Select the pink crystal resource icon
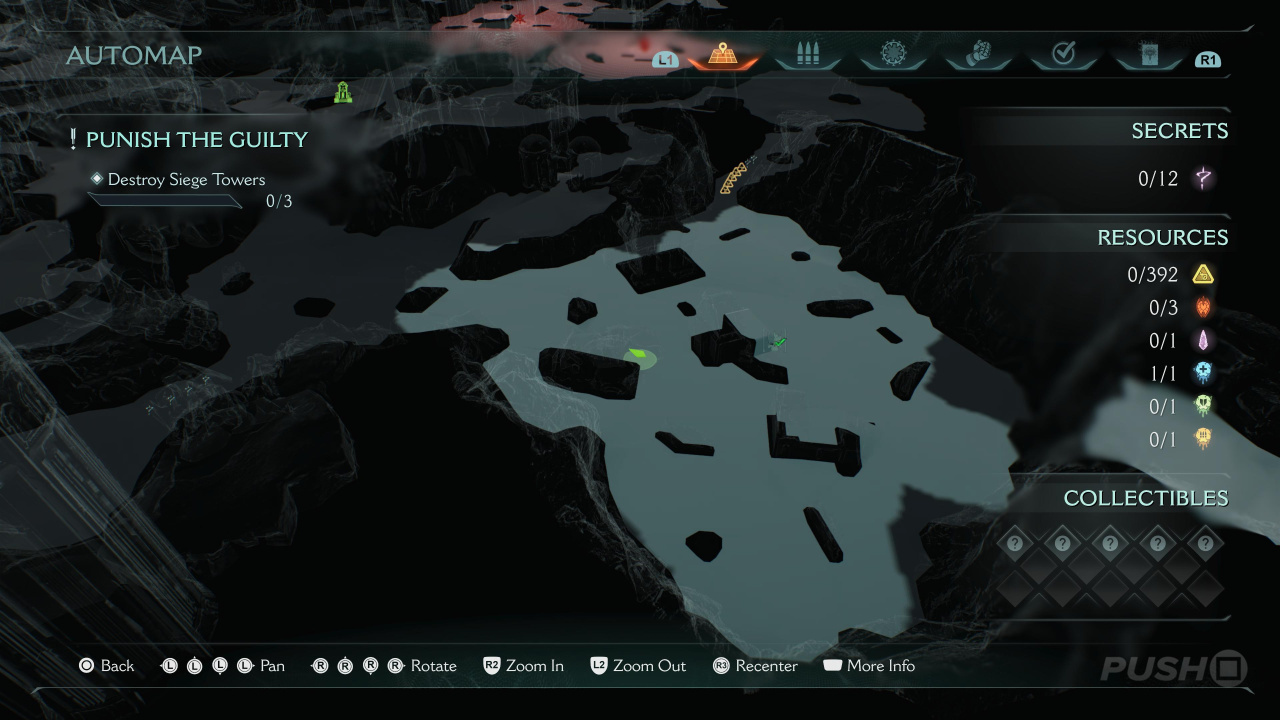1280x720 pixels. point(1203,341)
